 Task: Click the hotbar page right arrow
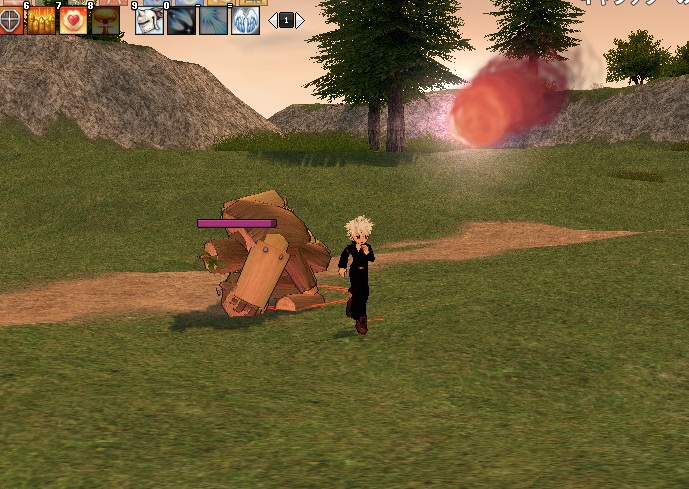(x=300, y=20)
